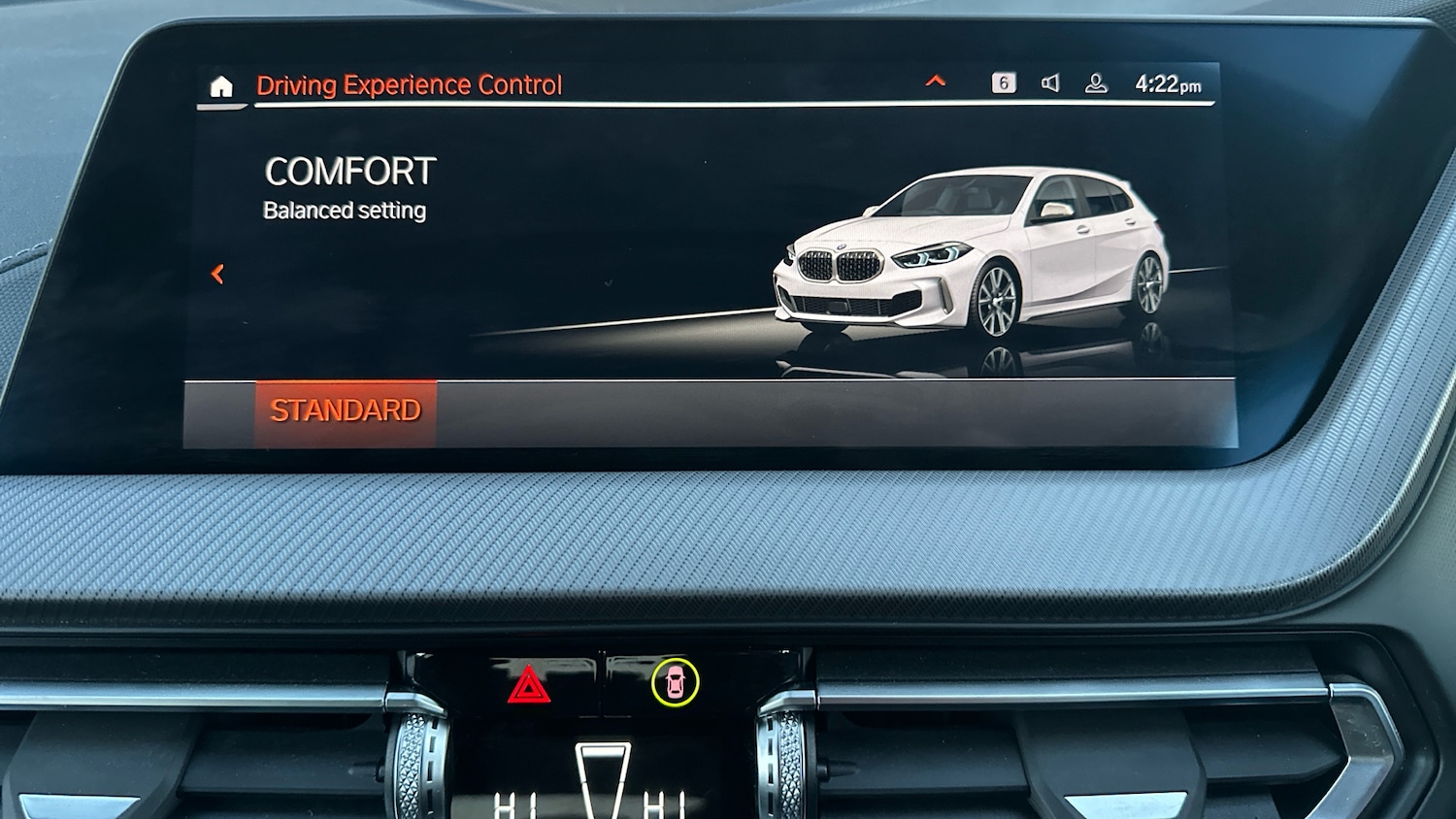The image size is (1456, 819).
Task: Open time settings via the 4:22pm display
Action: [1165, 84]
